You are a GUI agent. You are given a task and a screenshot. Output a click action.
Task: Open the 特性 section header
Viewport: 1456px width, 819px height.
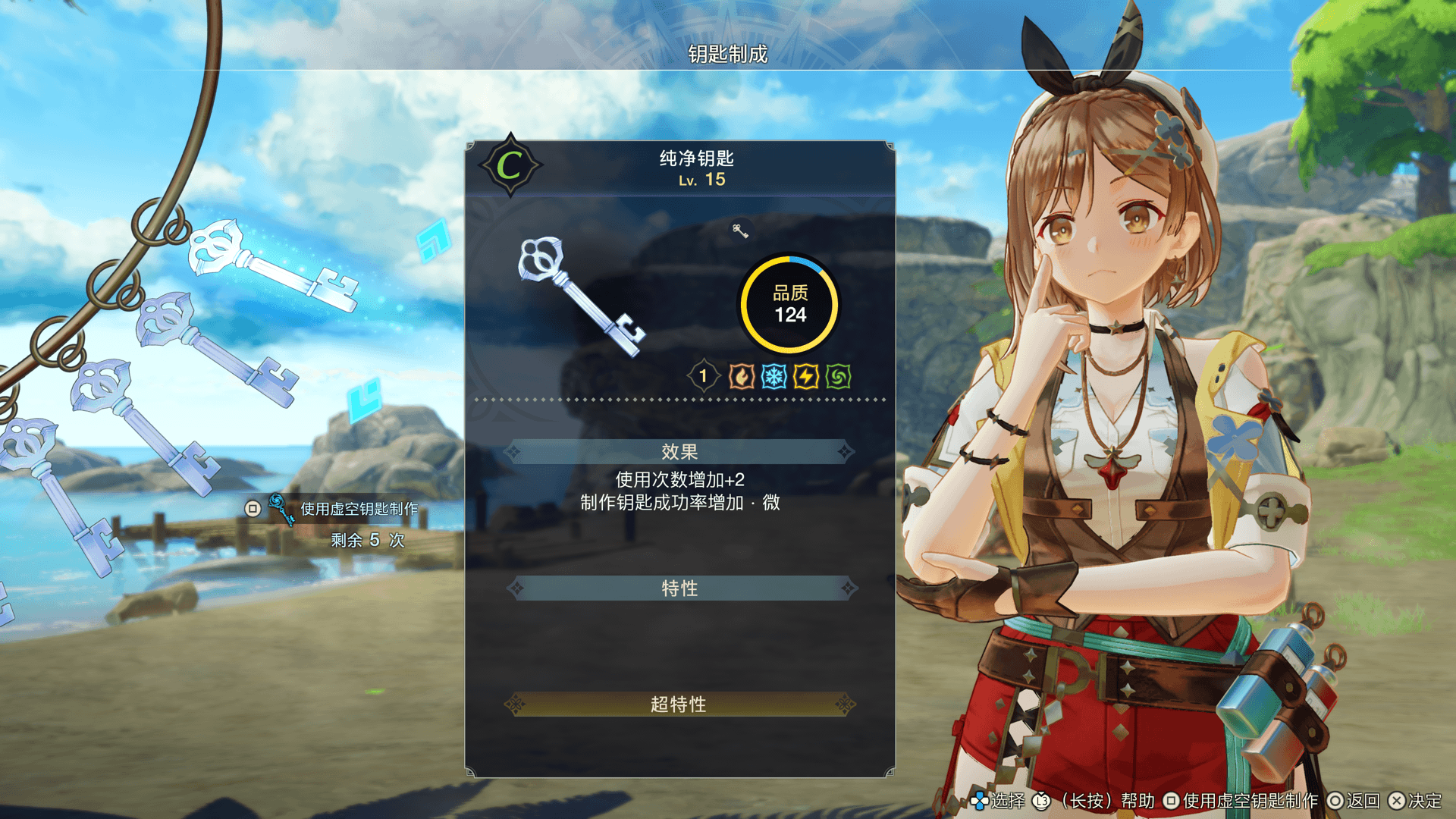coord(679,588)
